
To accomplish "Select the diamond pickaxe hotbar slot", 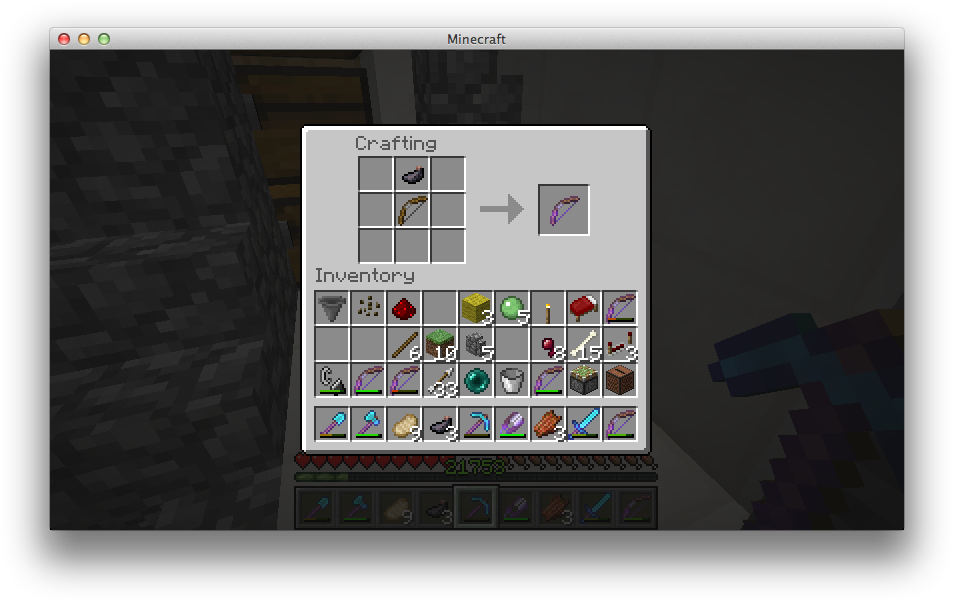I will 475,425.
